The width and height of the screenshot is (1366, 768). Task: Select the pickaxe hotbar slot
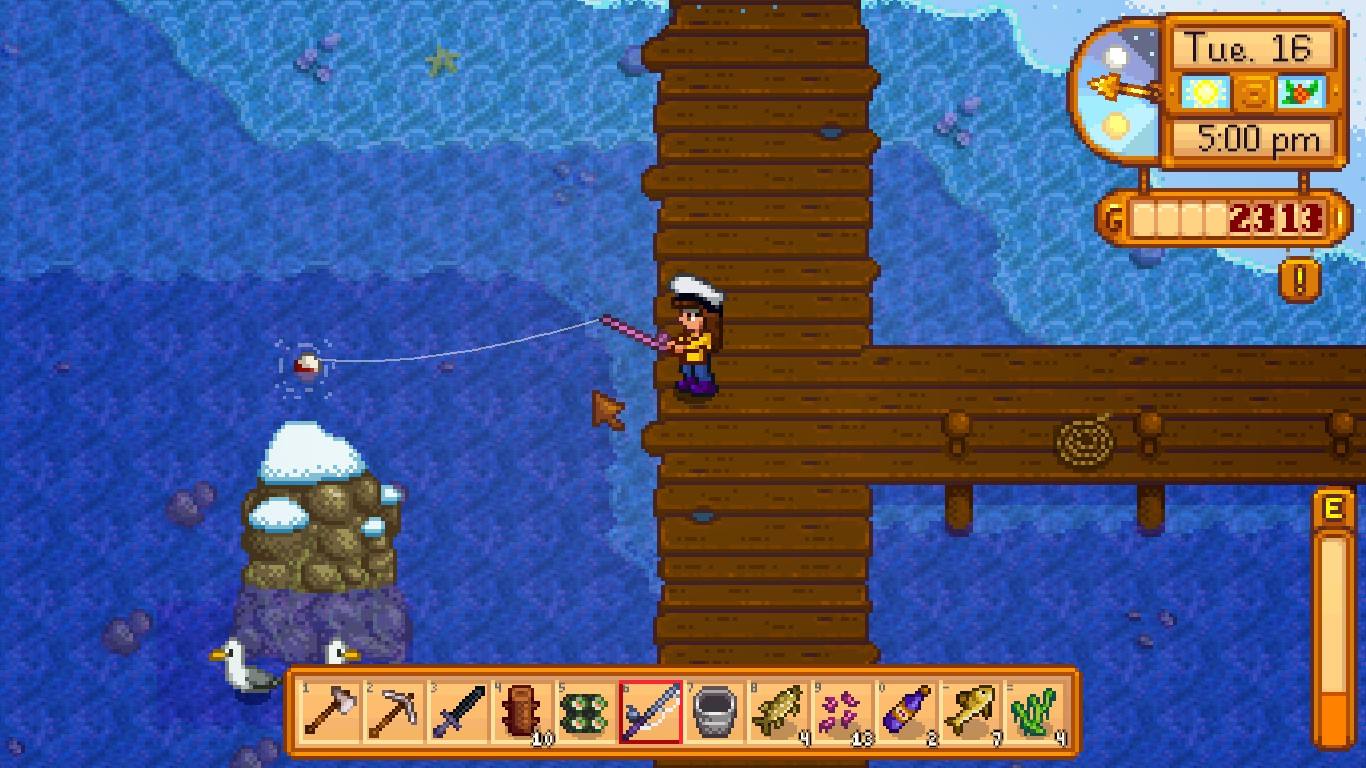click(x=393, y=712)
